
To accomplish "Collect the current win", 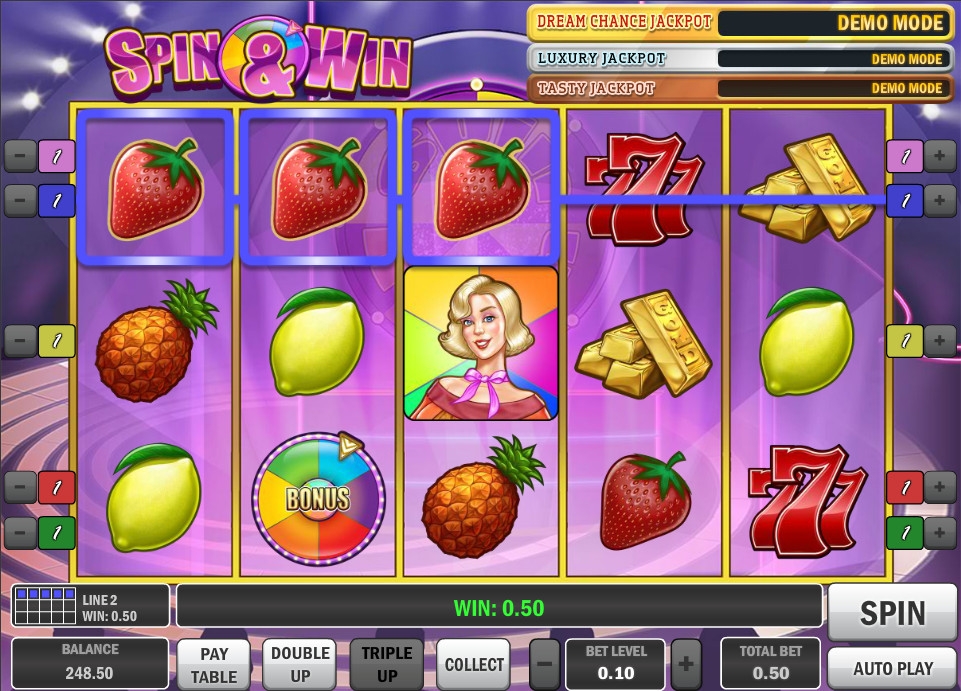I will (474, 664).
